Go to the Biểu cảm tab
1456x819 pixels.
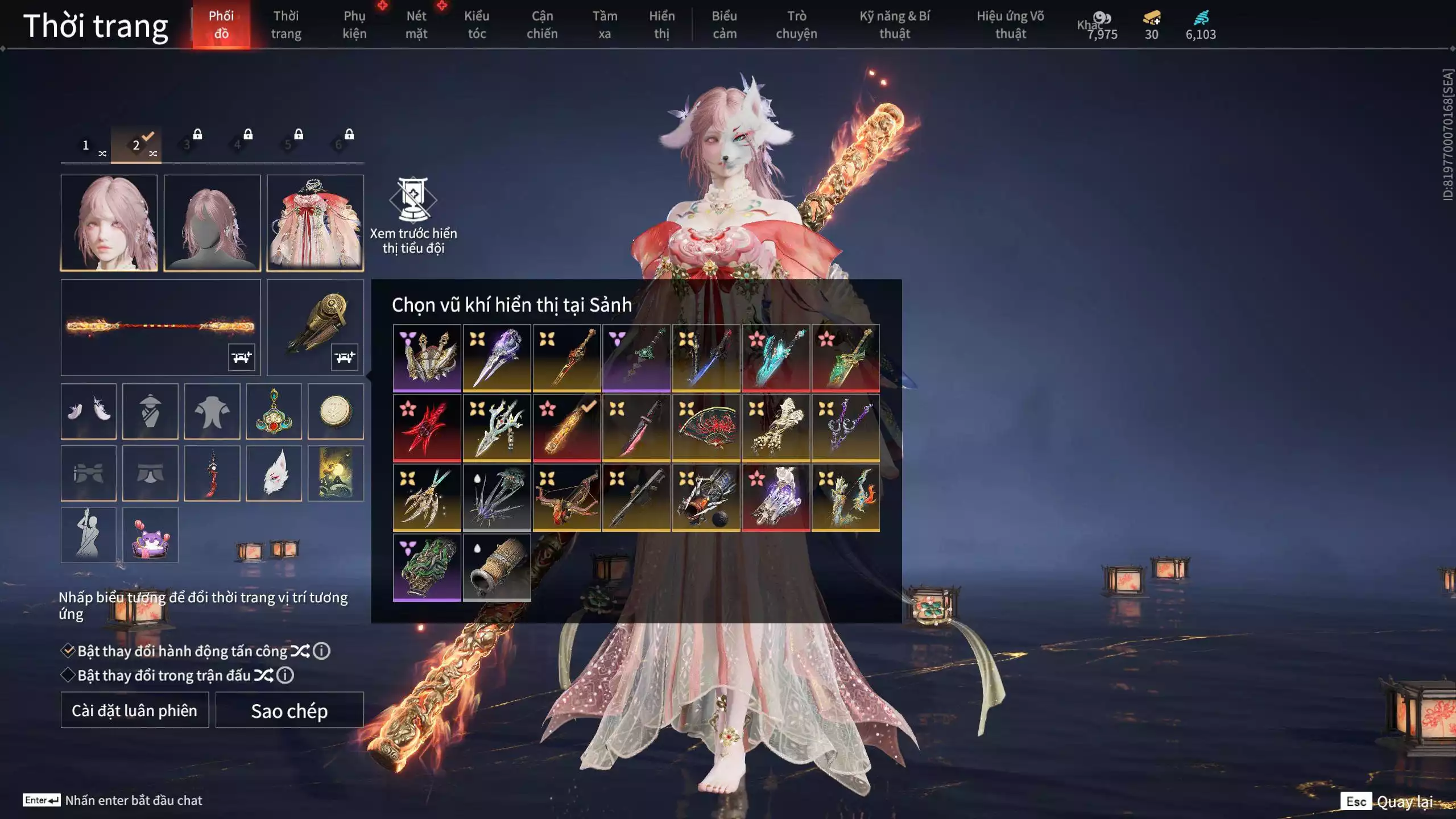pyautogui.click(x=724, y=25)
